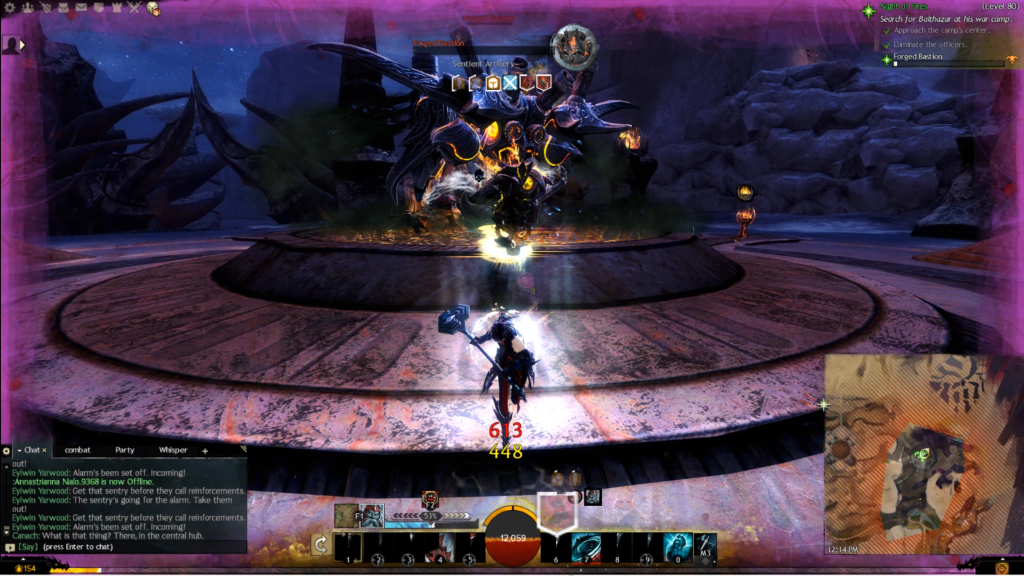The image size is (1024, 576).
Task: Open chat options gear icon
Action: click(x=7, y=451)
